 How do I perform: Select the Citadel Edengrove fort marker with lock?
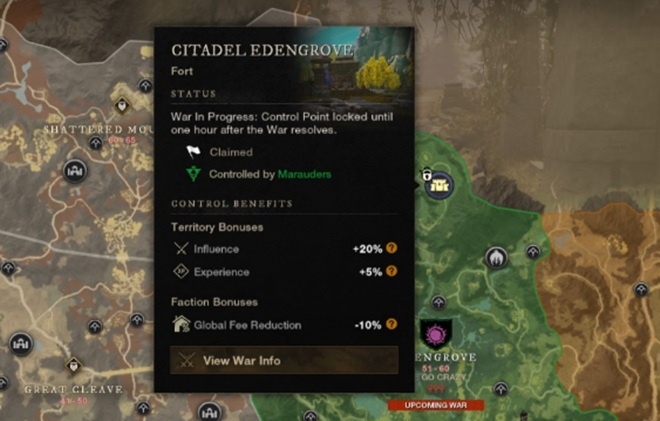440,182
